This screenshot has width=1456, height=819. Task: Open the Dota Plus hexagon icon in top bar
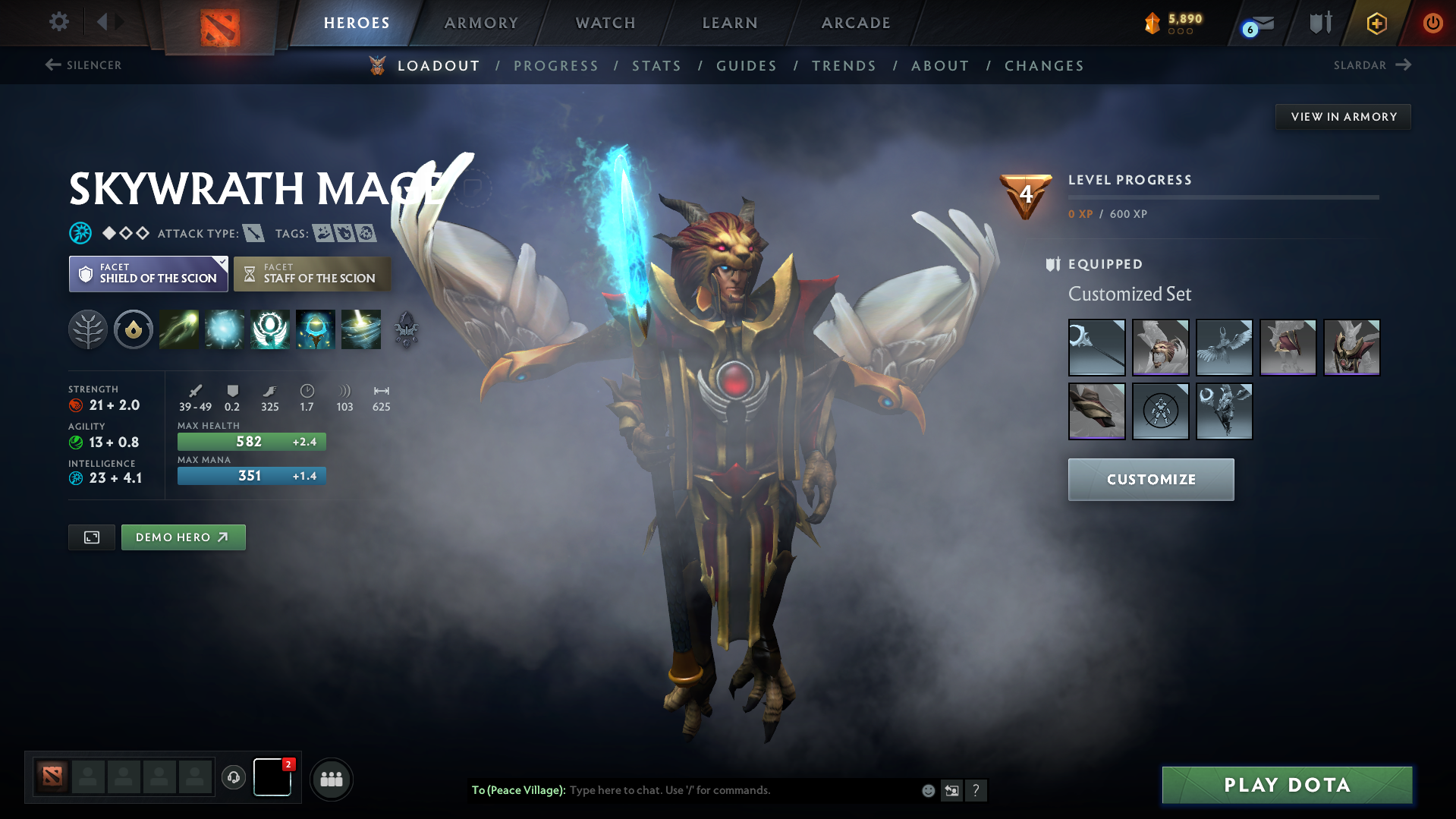coord(1376,23)
